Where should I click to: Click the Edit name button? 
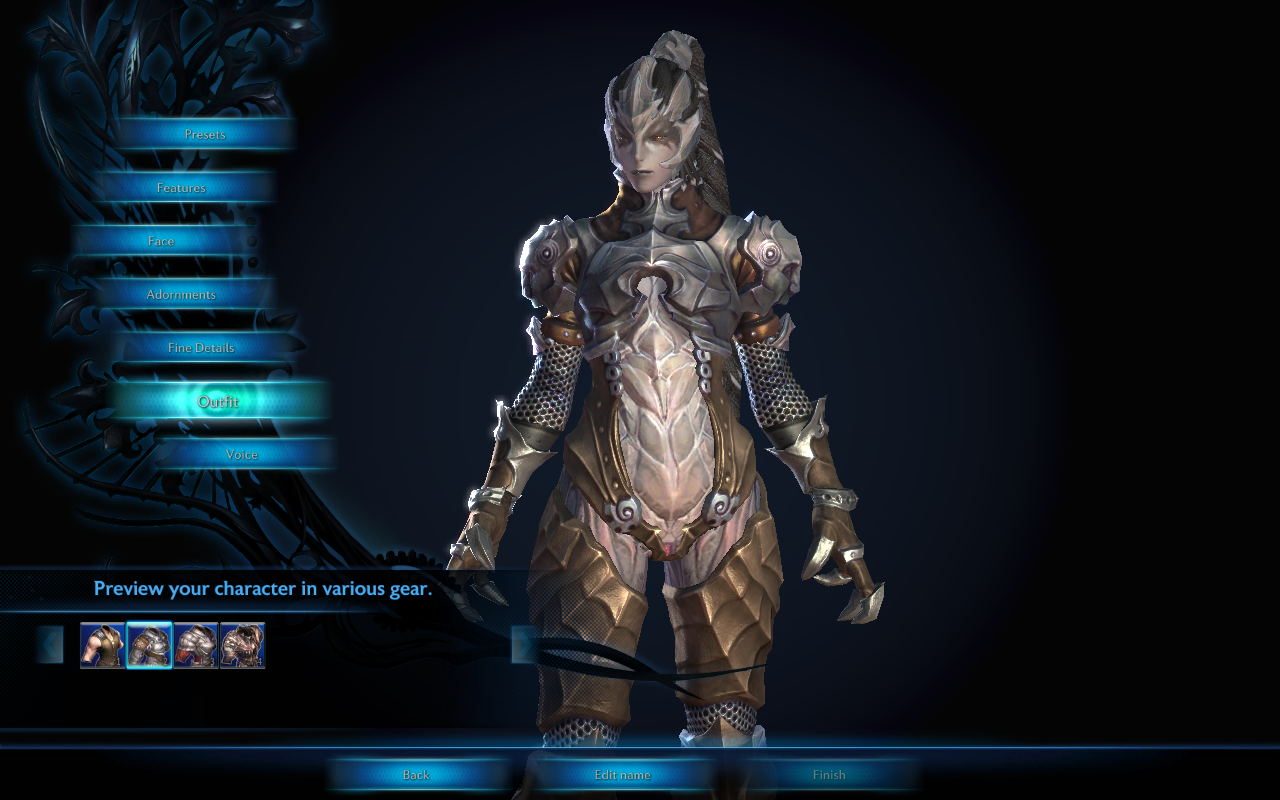622,775
